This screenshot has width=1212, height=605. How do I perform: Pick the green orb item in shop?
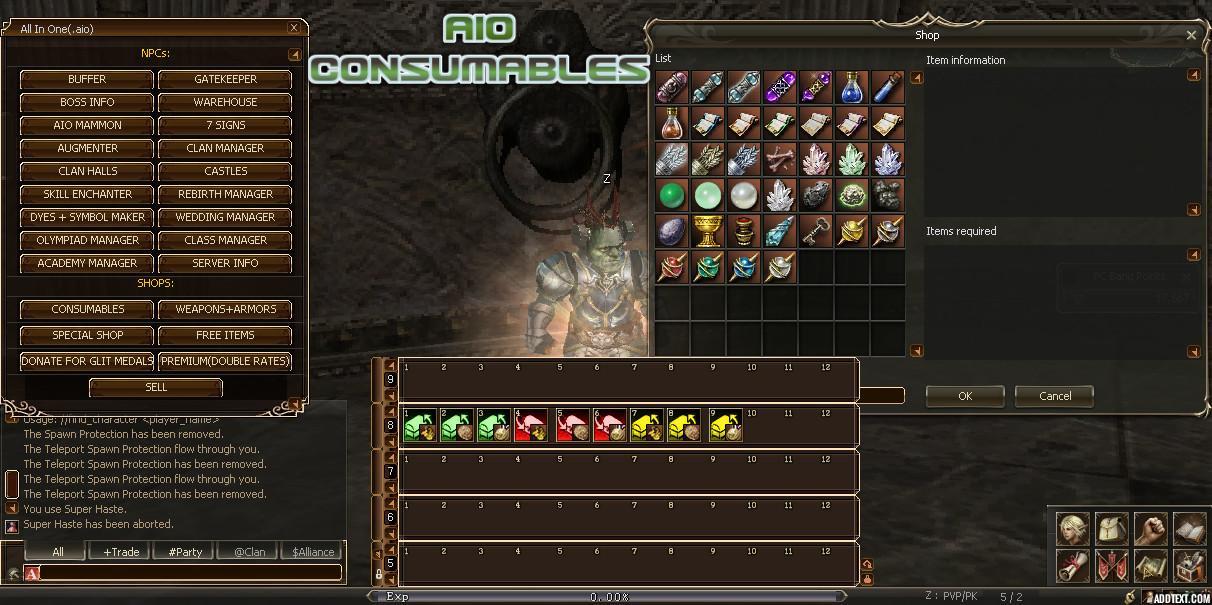[x=672, y=195]
